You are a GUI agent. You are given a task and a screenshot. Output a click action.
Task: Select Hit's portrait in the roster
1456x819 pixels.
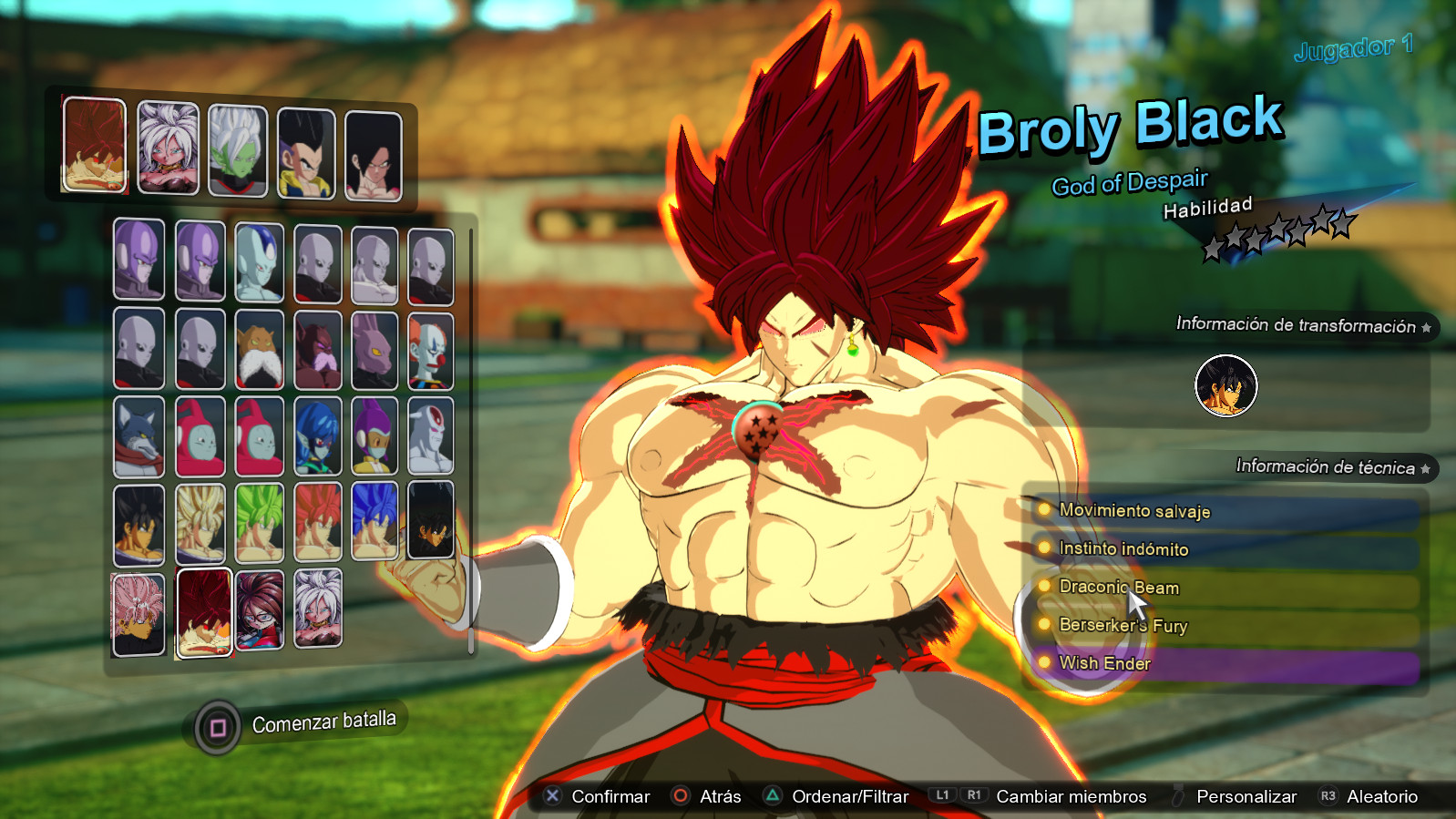point(138,261)
